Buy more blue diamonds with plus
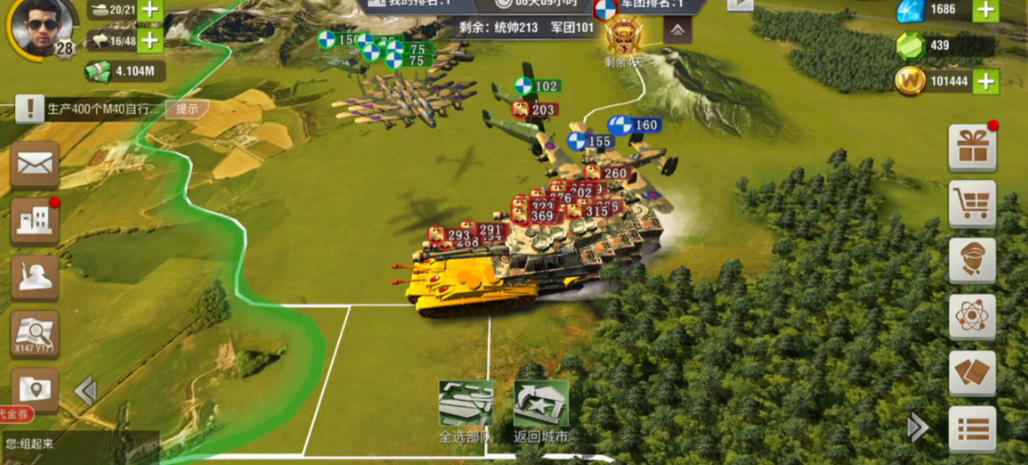1028x465 pixels. tap(985, 10)
